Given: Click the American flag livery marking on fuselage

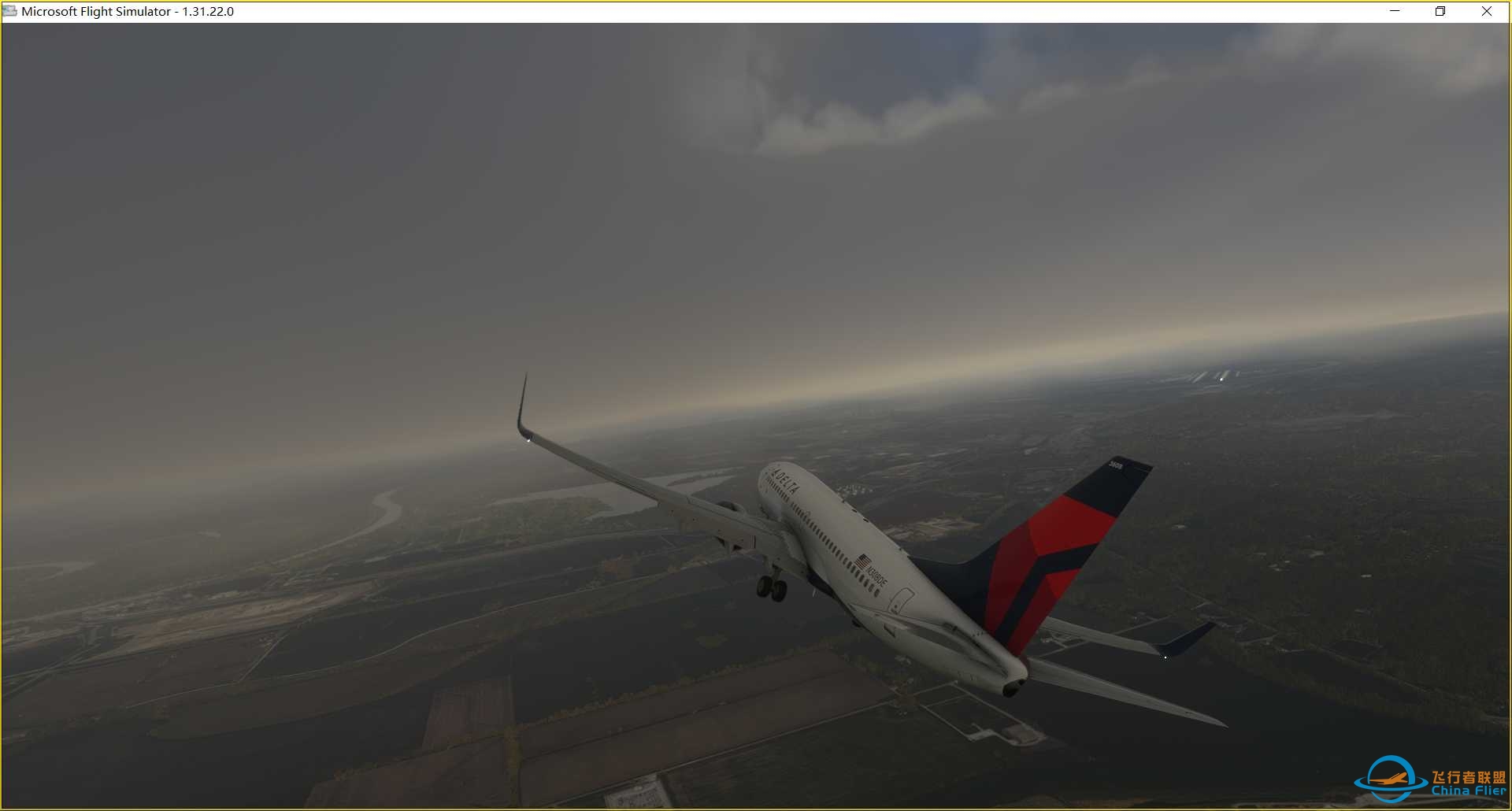Looking at the screenshot, I should coord(863,561).
